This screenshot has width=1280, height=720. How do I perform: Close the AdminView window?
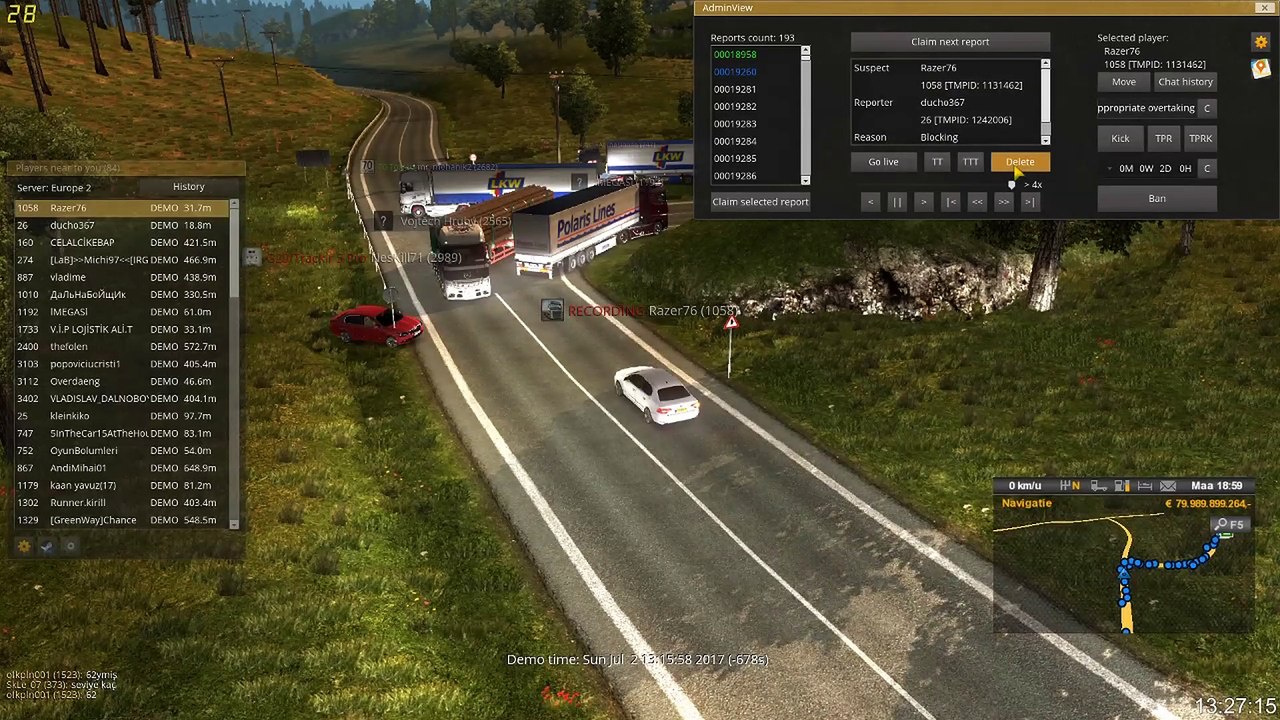(1265, 8)
